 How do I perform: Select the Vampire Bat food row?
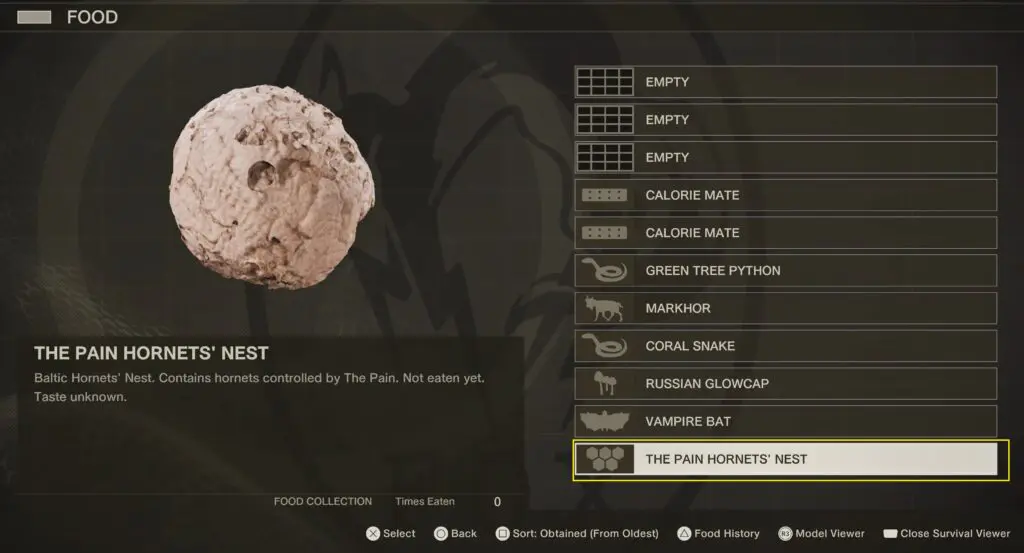(x=785, y=421)
